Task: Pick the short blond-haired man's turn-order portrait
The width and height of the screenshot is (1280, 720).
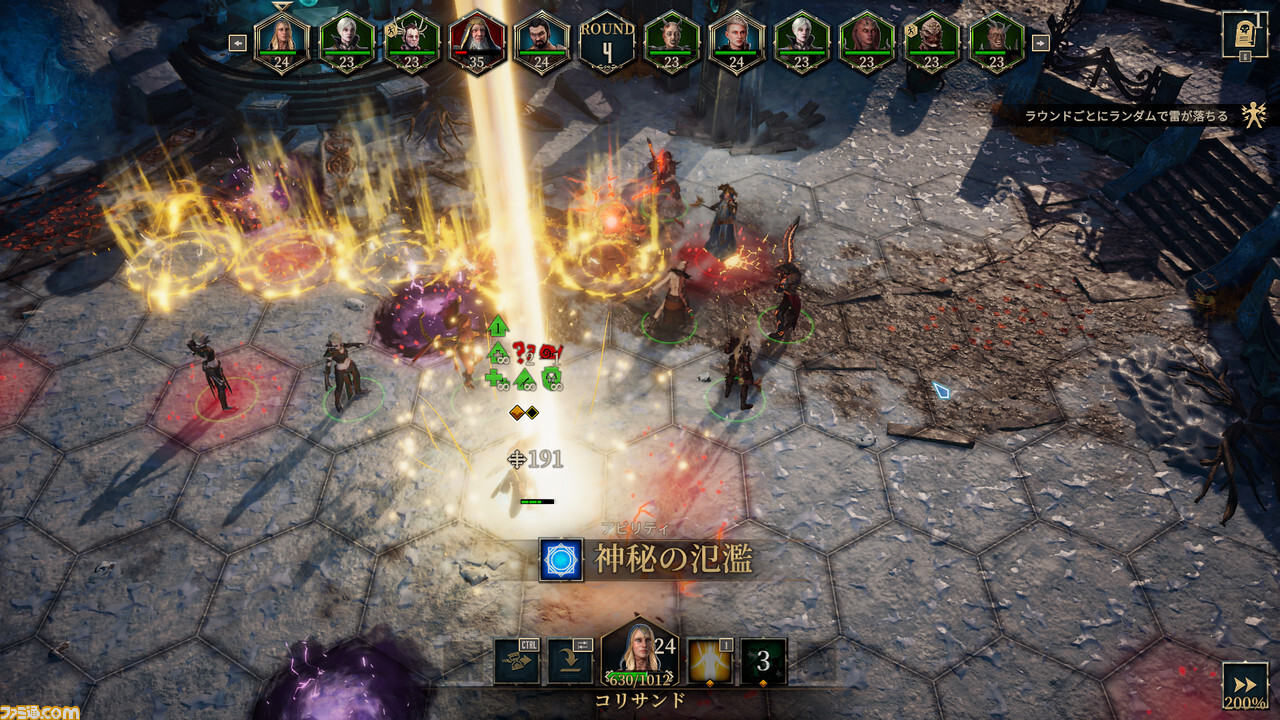Action: (736, 42)
